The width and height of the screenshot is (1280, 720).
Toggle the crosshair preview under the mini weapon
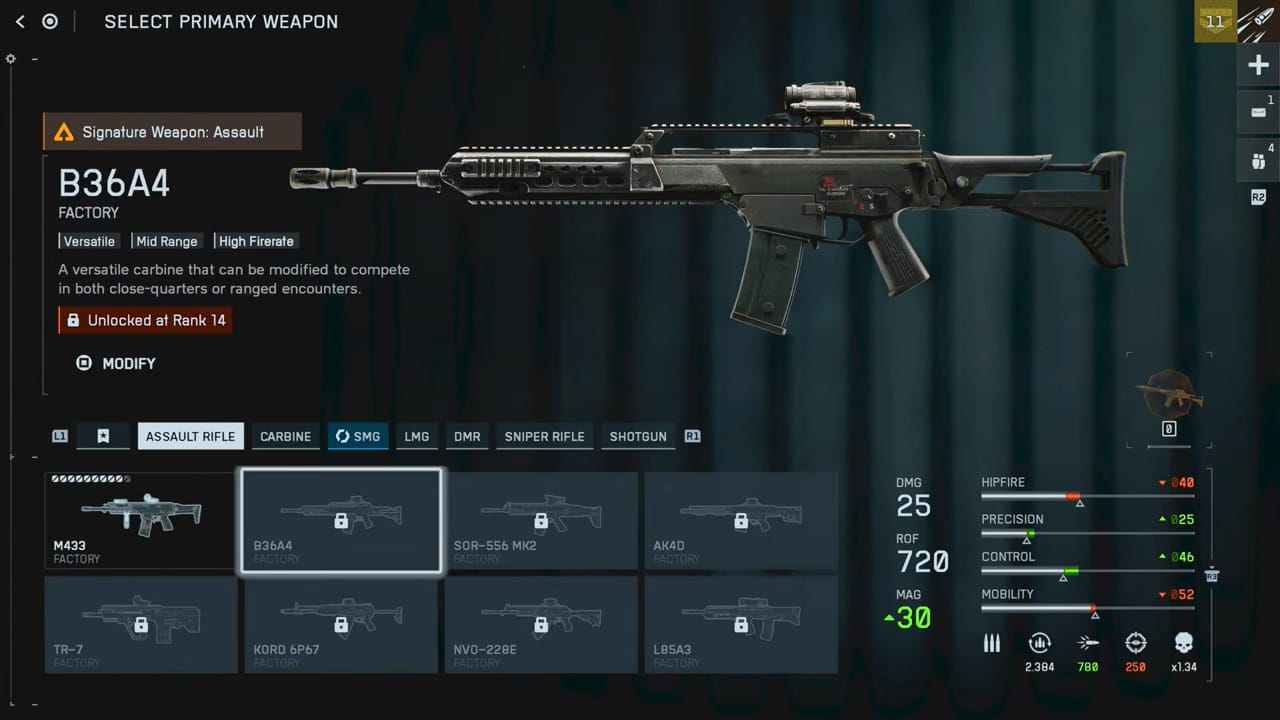click(1169, 428)
